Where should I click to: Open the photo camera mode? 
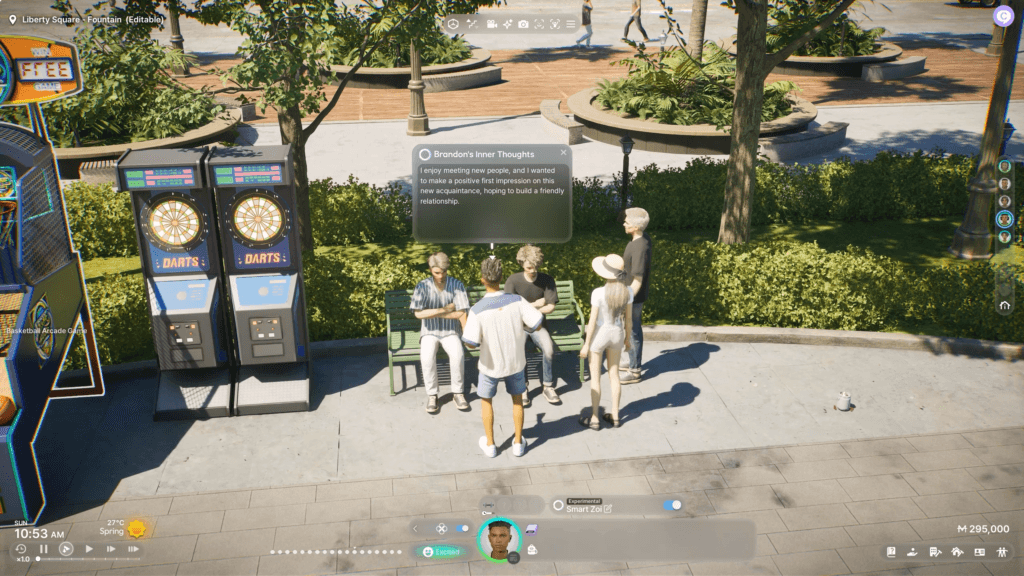click(523, 23)
